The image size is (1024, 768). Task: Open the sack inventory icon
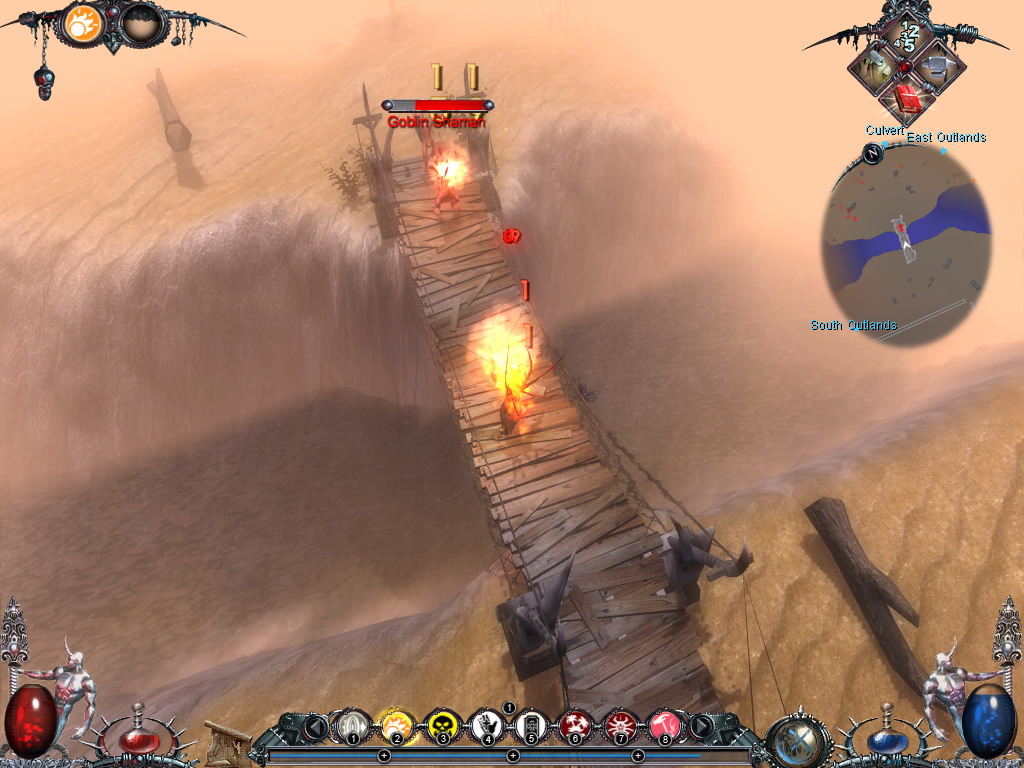(872, 67)
